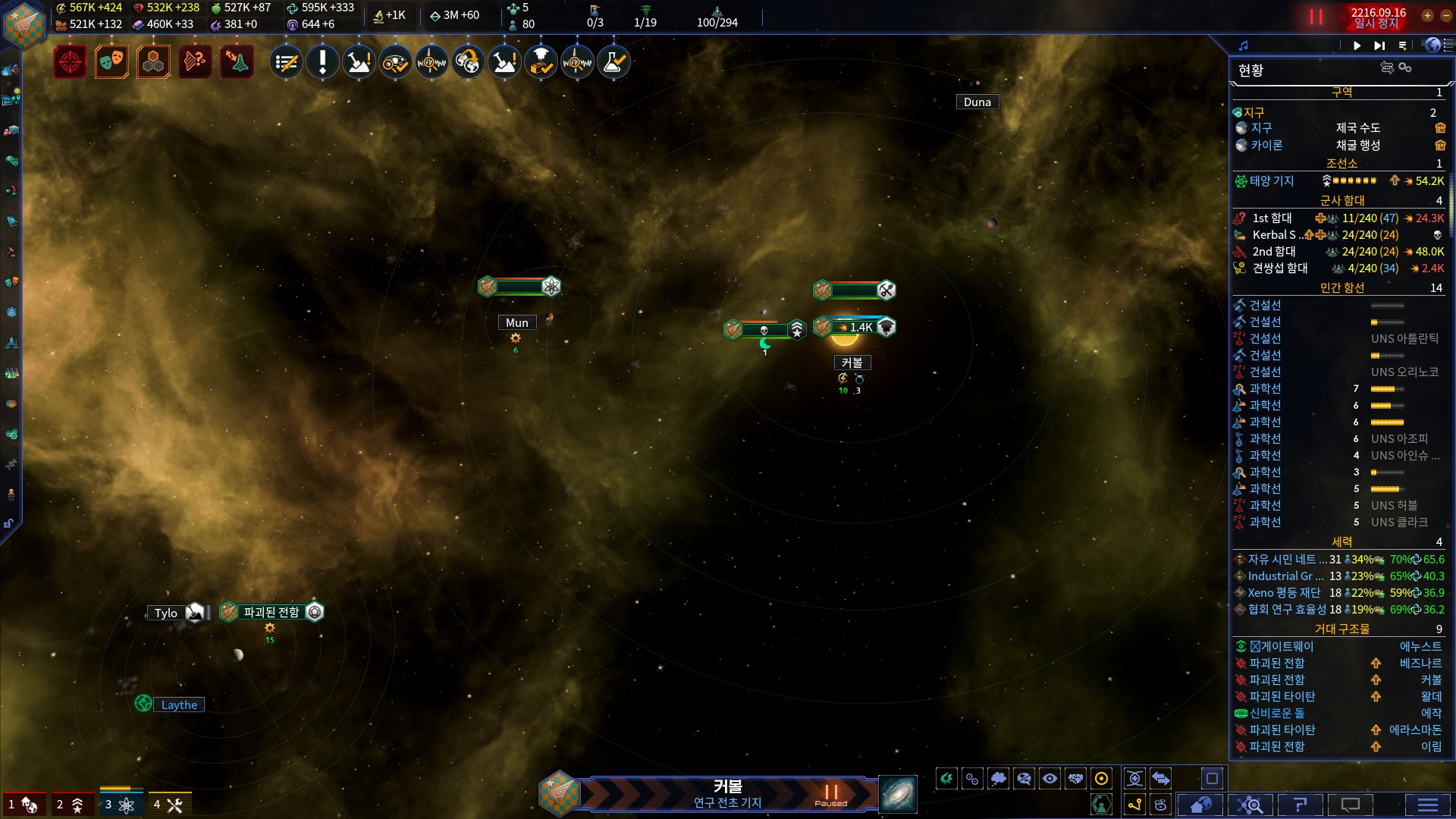Select the 견쌍섭 함대 fleet row
The width and height of the screenshot is (1456, 819).
coord(1280,268)
